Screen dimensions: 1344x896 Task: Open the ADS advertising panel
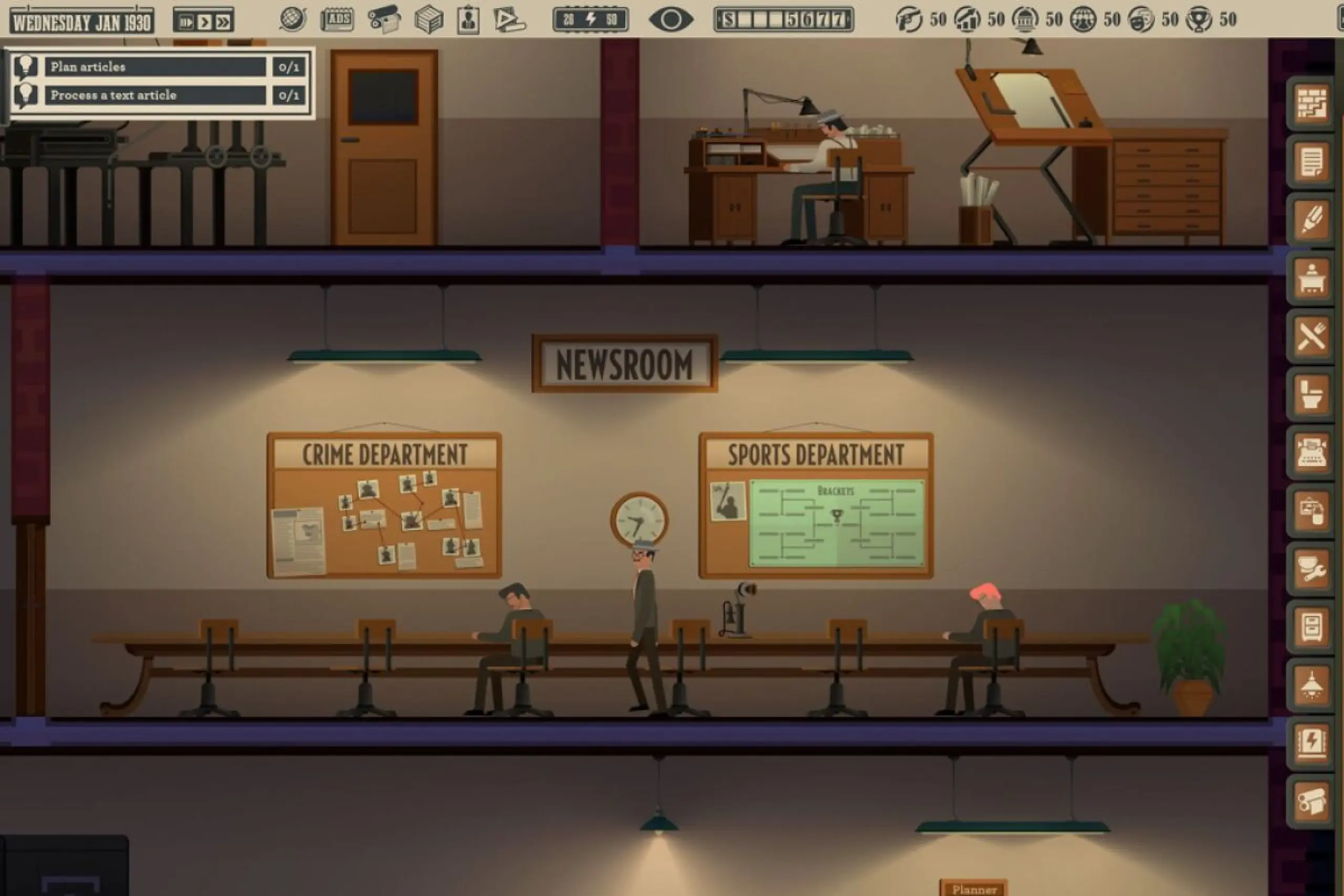(x=337, y=20)
